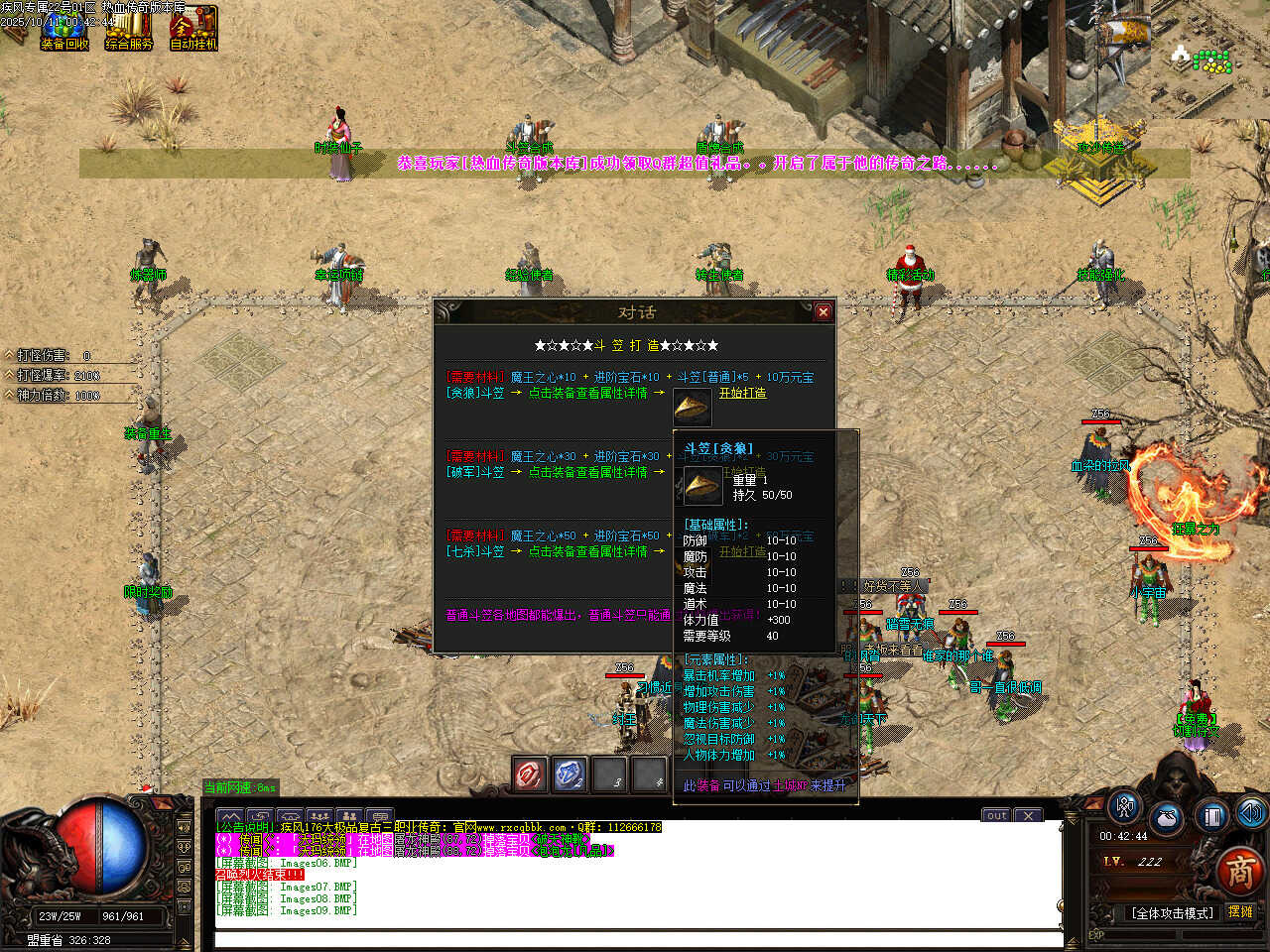Open the character equipment panel icon

pos(1124,806)
